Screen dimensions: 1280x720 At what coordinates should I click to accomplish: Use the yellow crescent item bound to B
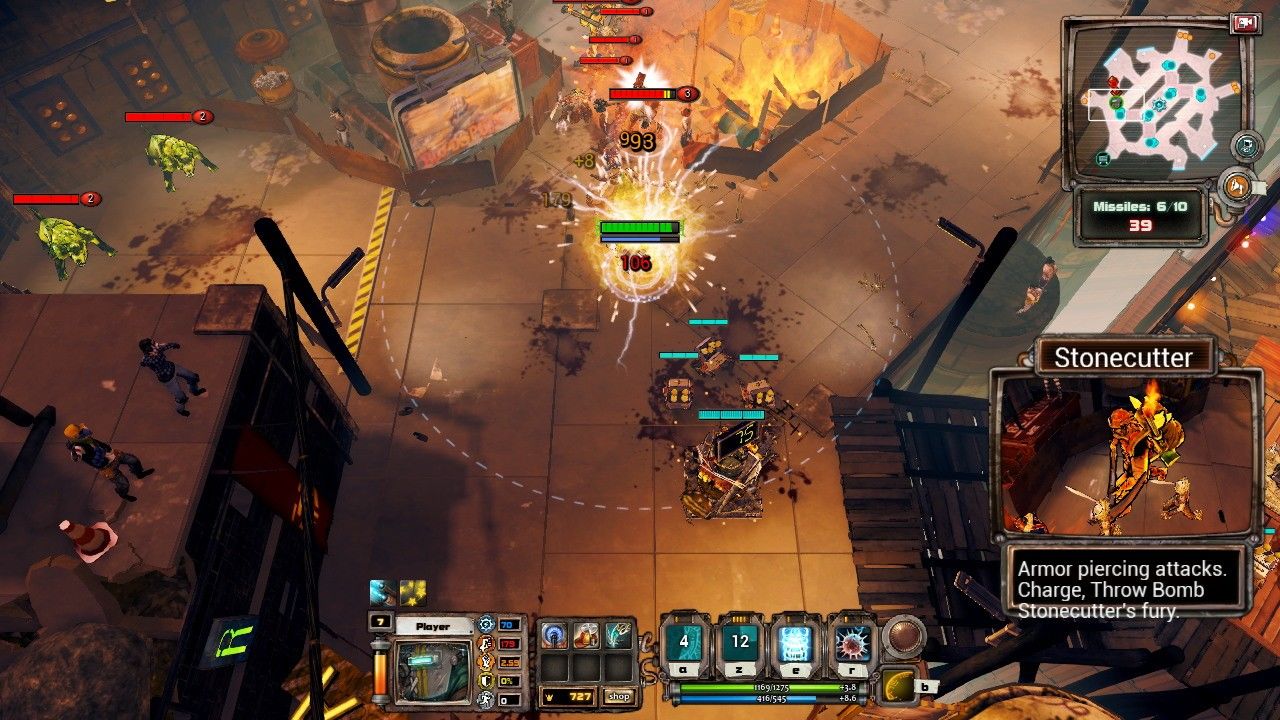[x=898, y=686]
